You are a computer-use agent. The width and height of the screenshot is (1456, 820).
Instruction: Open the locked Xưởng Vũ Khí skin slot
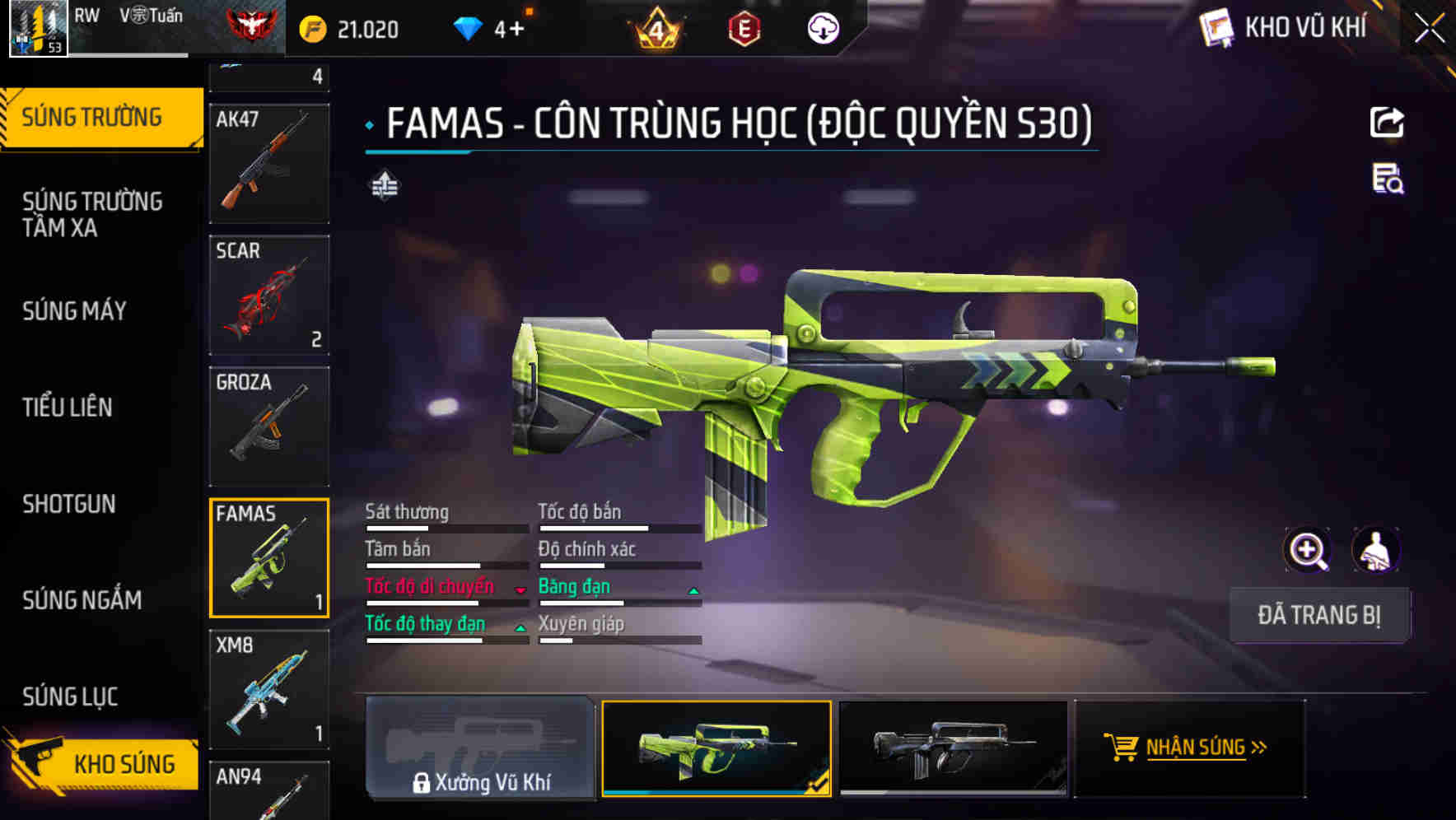[x=480, y=748]
